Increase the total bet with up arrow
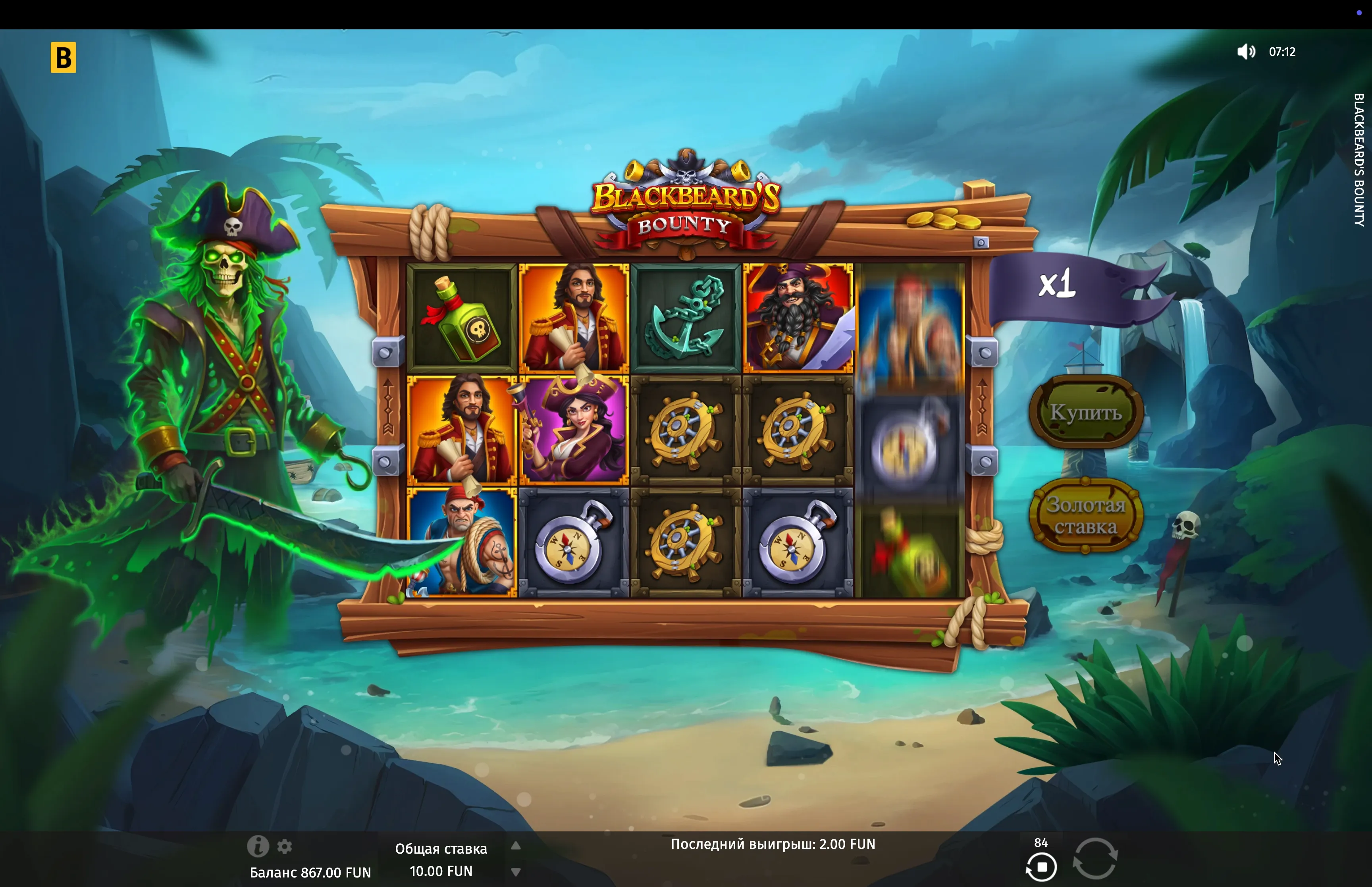The height and width of the screenshot is (887, 1372). tap(516, 846)
